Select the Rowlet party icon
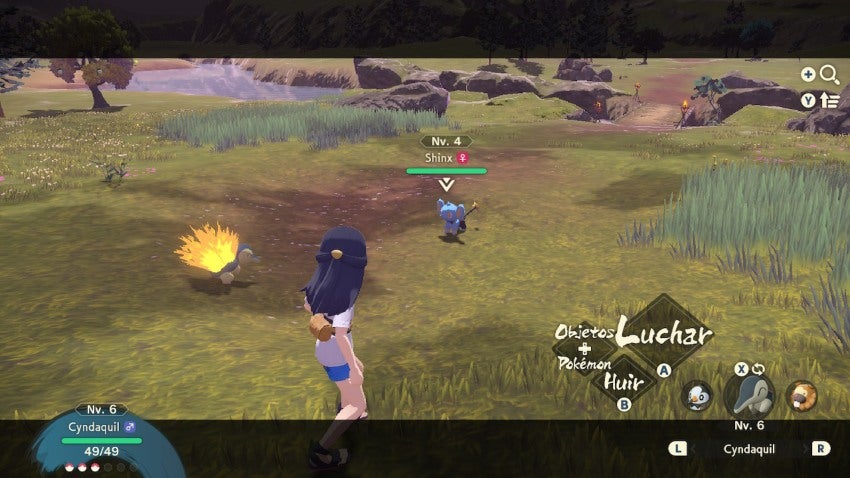Viewport: 850px width, 478px height. pos(696,395)
